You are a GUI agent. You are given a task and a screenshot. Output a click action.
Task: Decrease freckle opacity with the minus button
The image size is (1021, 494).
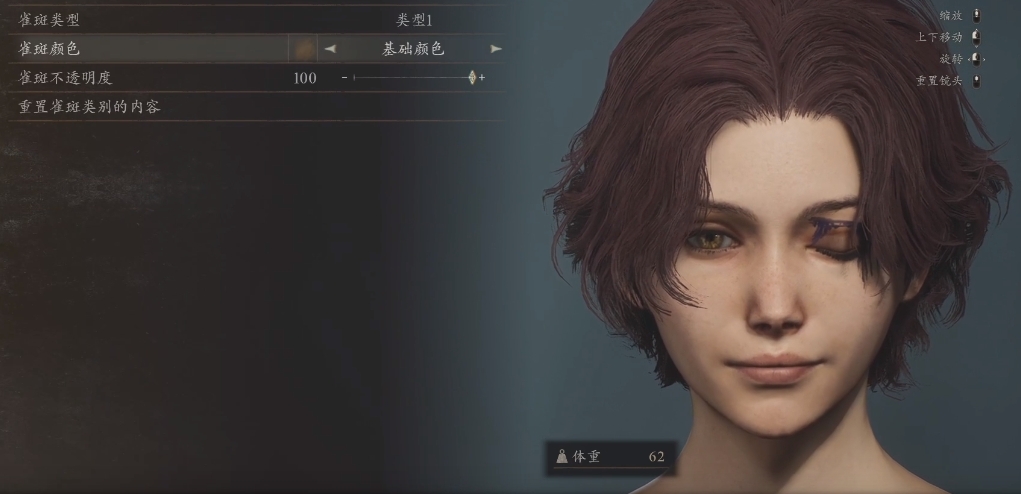(344, 77)
